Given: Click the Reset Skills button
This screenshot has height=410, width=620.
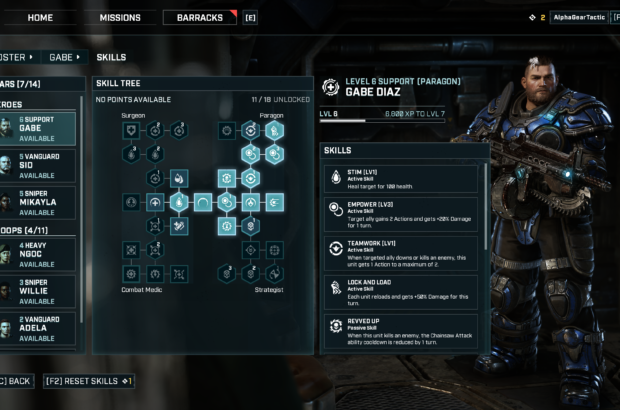Looking at the screenshot, I should (90, 381).
